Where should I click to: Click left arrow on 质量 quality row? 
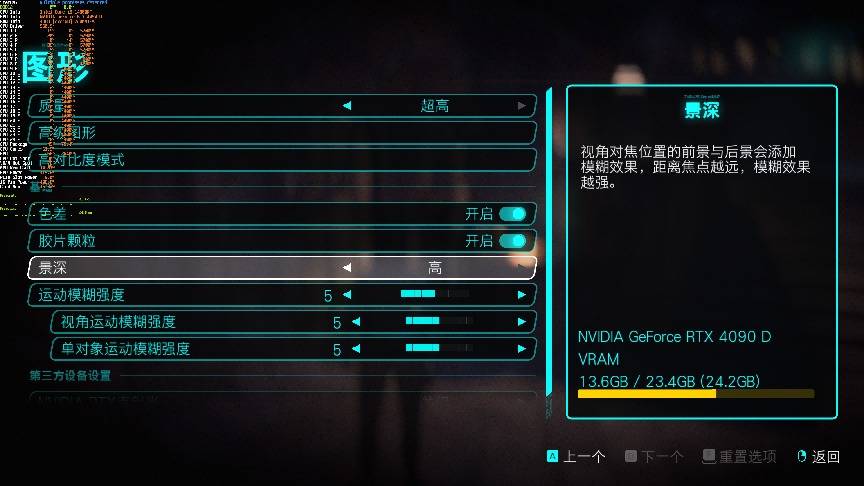347,105
